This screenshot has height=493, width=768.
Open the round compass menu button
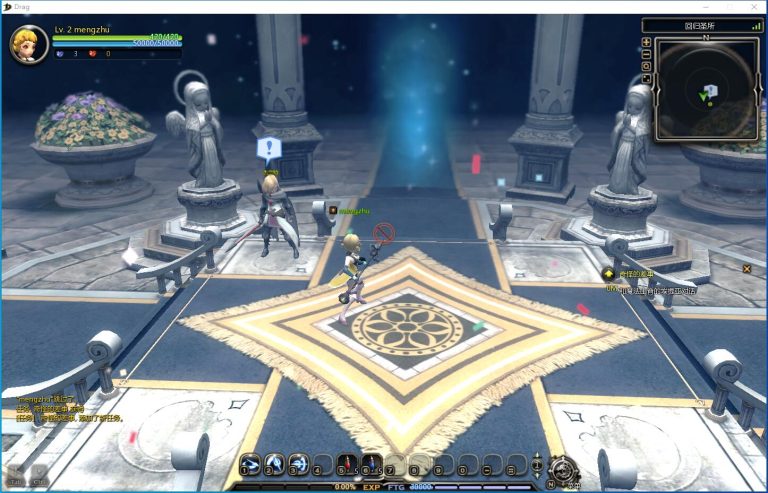[x=563, y=467]
